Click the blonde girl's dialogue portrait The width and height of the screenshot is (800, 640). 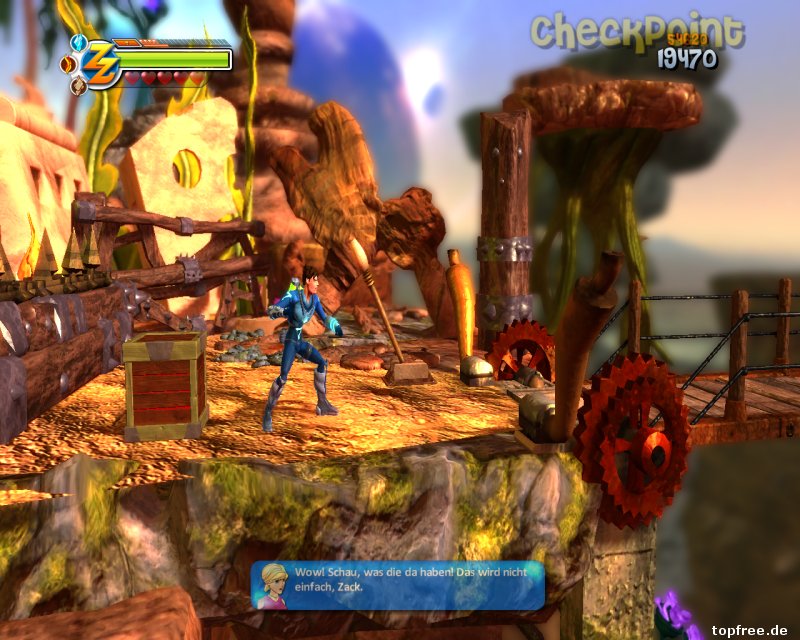pyautogui.click(x=273, y=585)
